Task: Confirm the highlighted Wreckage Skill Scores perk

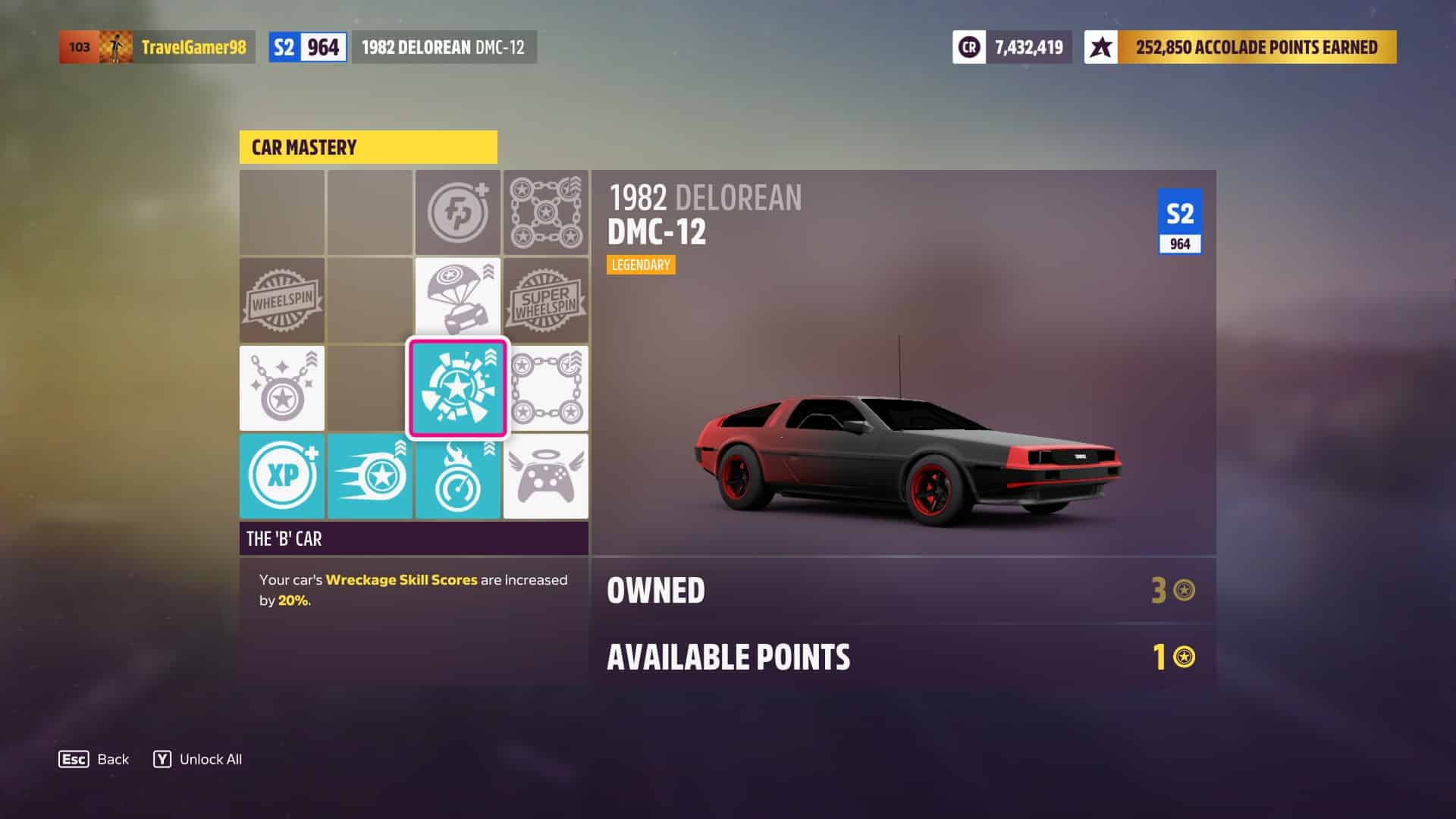Action: click(458, 388)
